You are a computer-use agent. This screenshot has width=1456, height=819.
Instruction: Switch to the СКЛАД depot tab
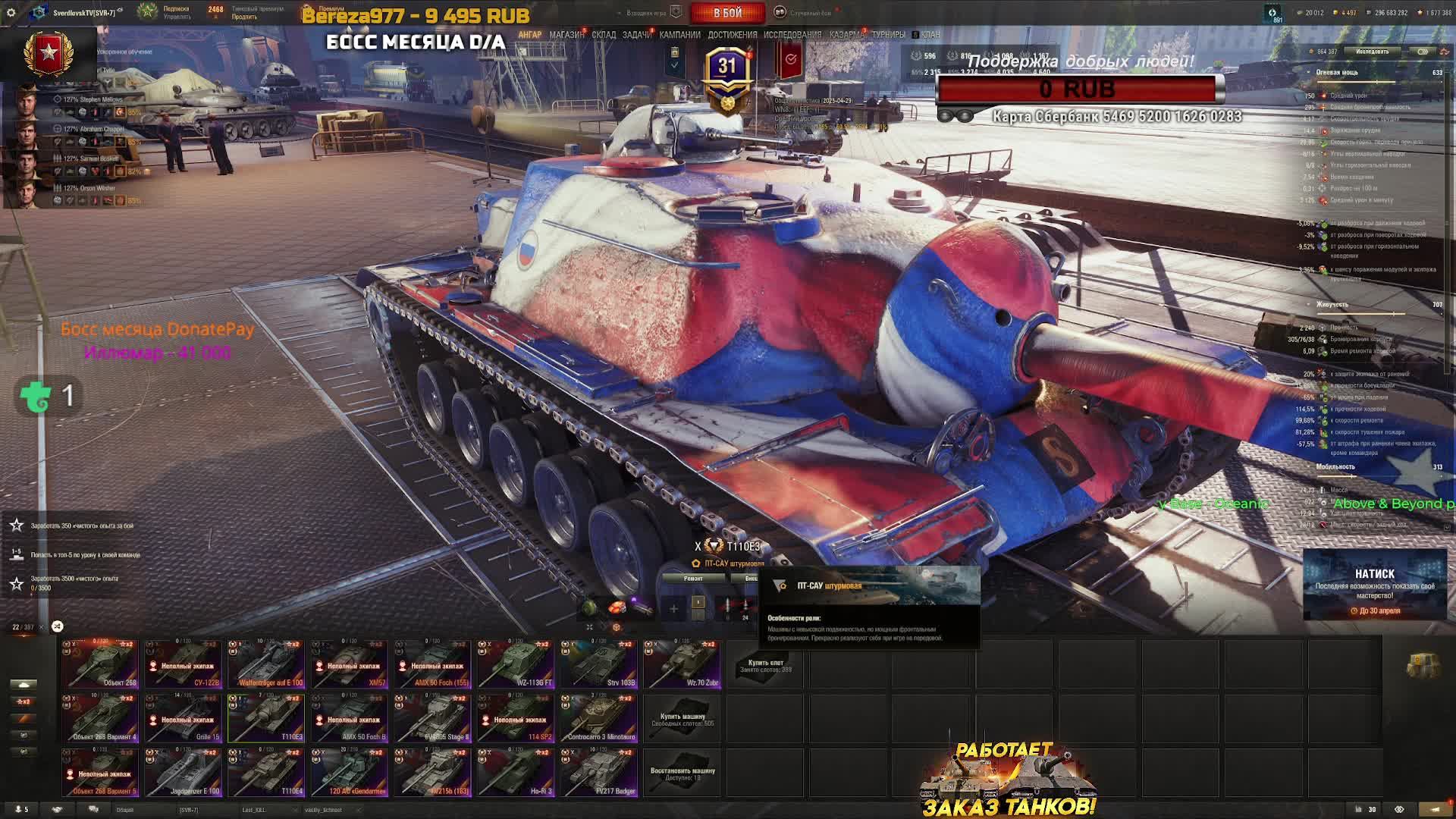click(x=604, y=35)
